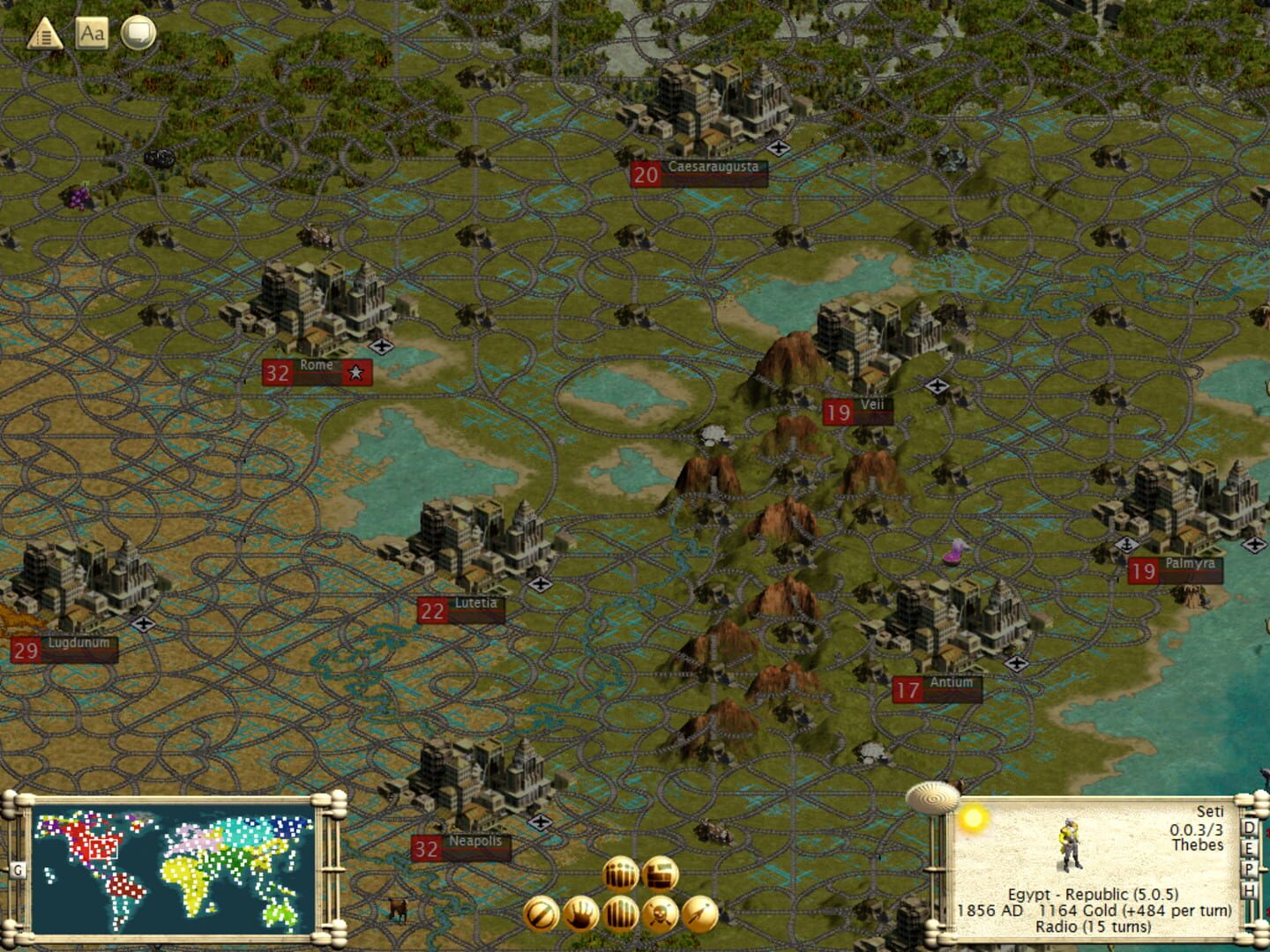Viewport: 1270px width, 952px height.
Task: Fortify the unit with the lower pillars icon
Action: [619, 914]
